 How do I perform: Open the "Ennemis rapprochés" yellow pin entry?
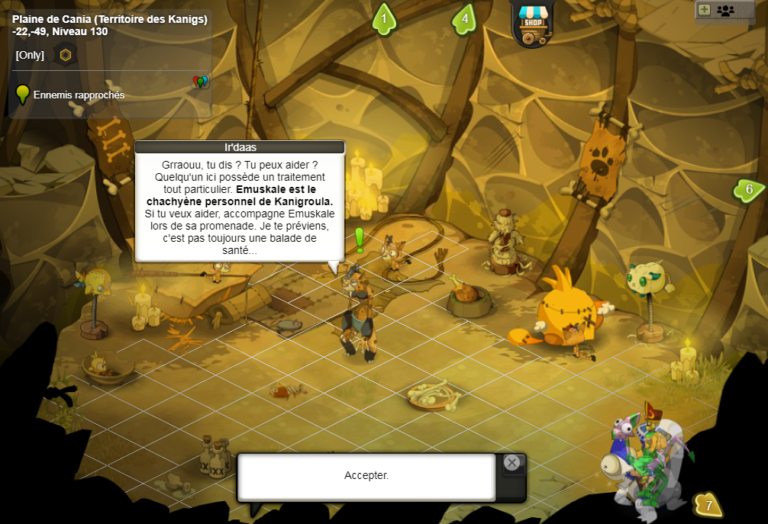click(x=23, y=95)
